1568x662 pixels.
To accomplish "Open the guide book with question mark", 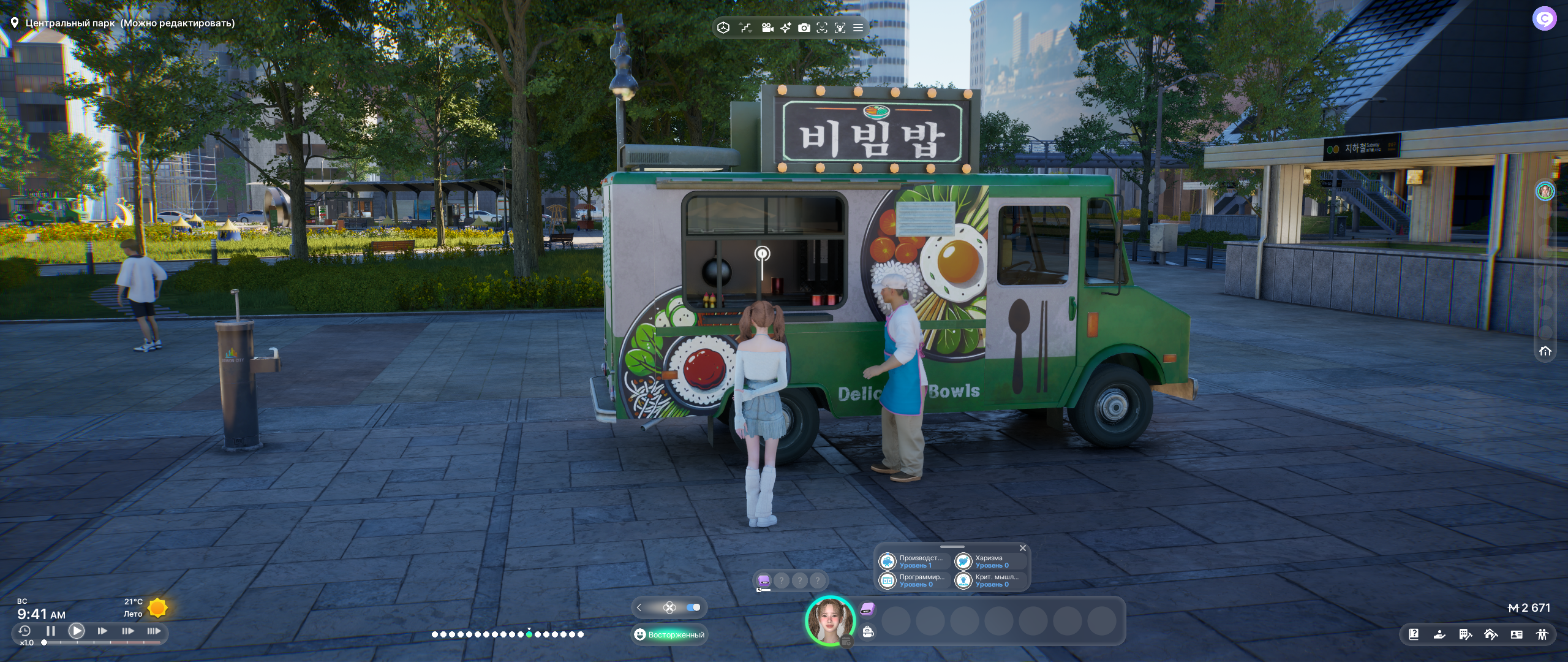I will pos(1414,634).
